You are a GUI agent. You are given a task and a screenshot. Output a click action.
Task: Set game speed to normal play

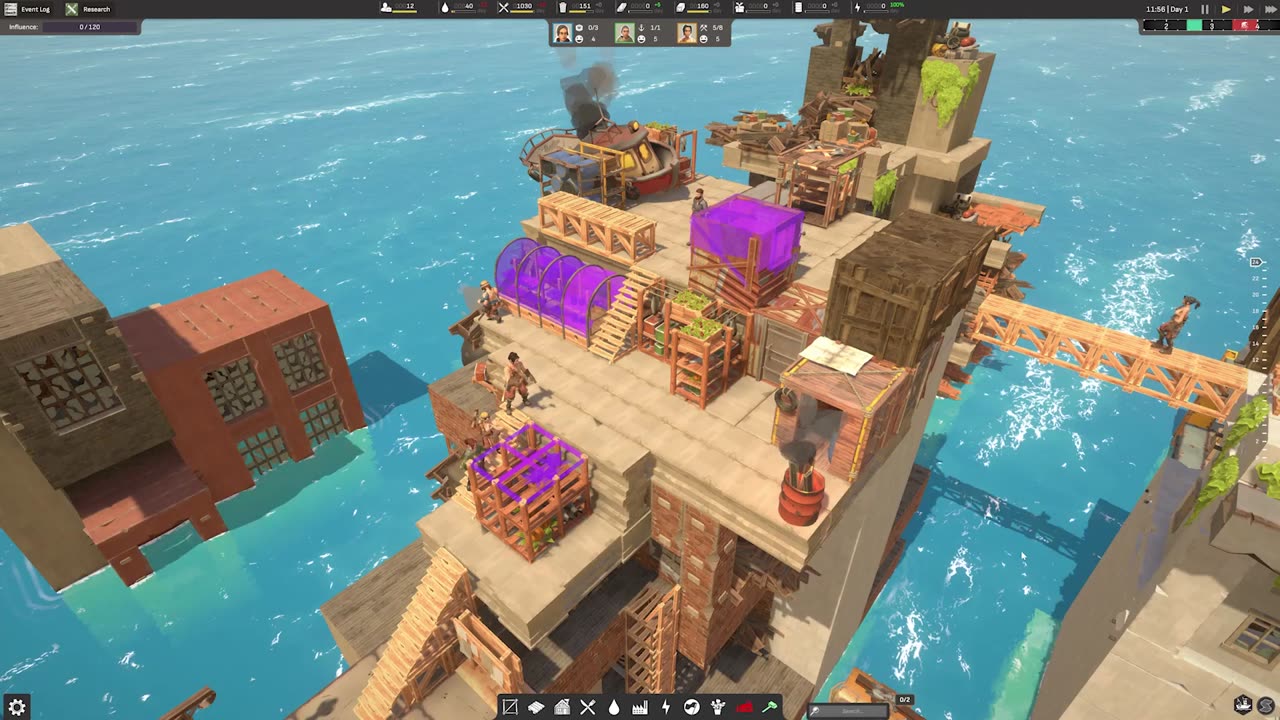(1226, 9)
